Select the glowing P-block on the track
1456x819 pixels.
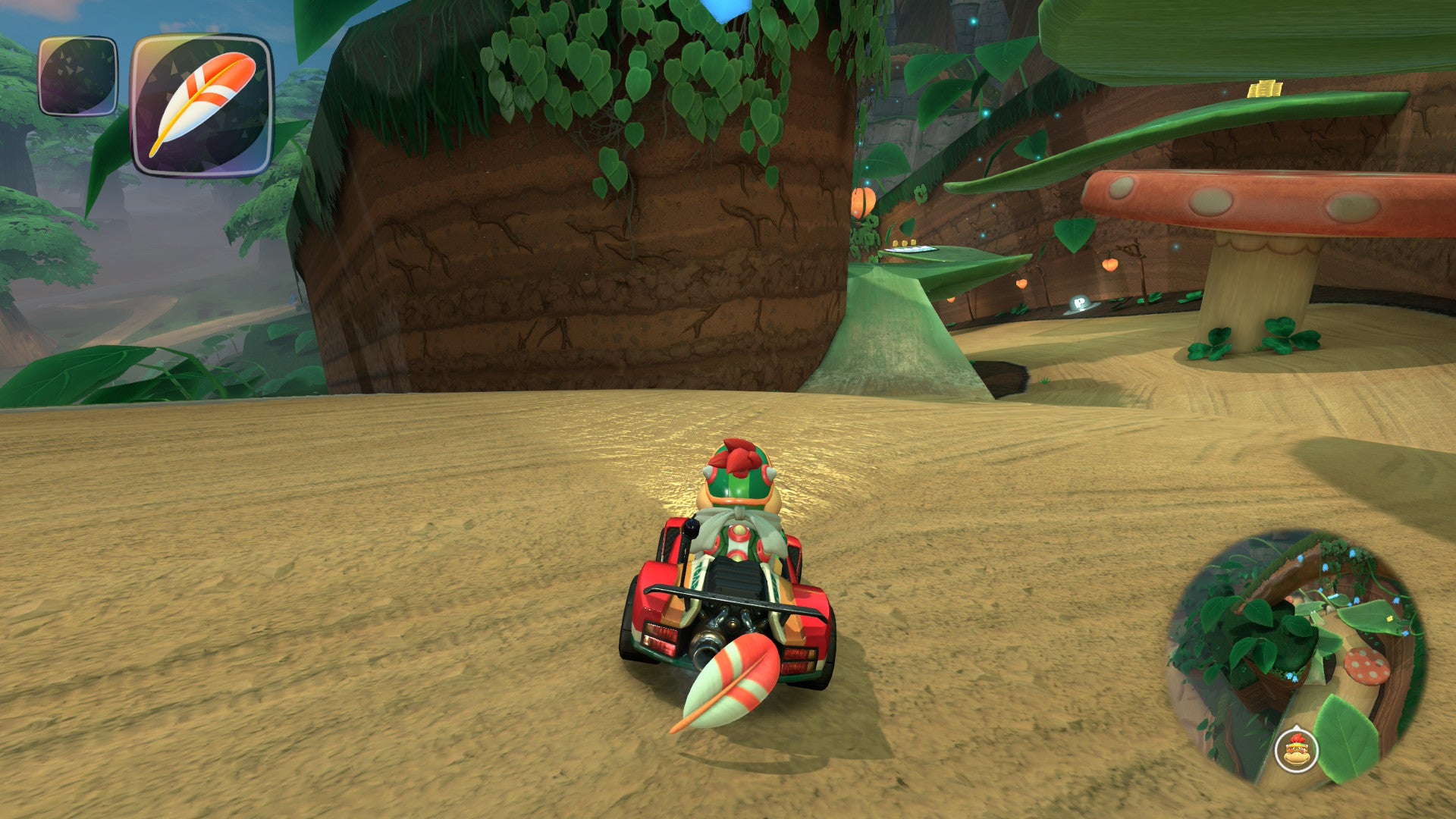(1082, 303)
